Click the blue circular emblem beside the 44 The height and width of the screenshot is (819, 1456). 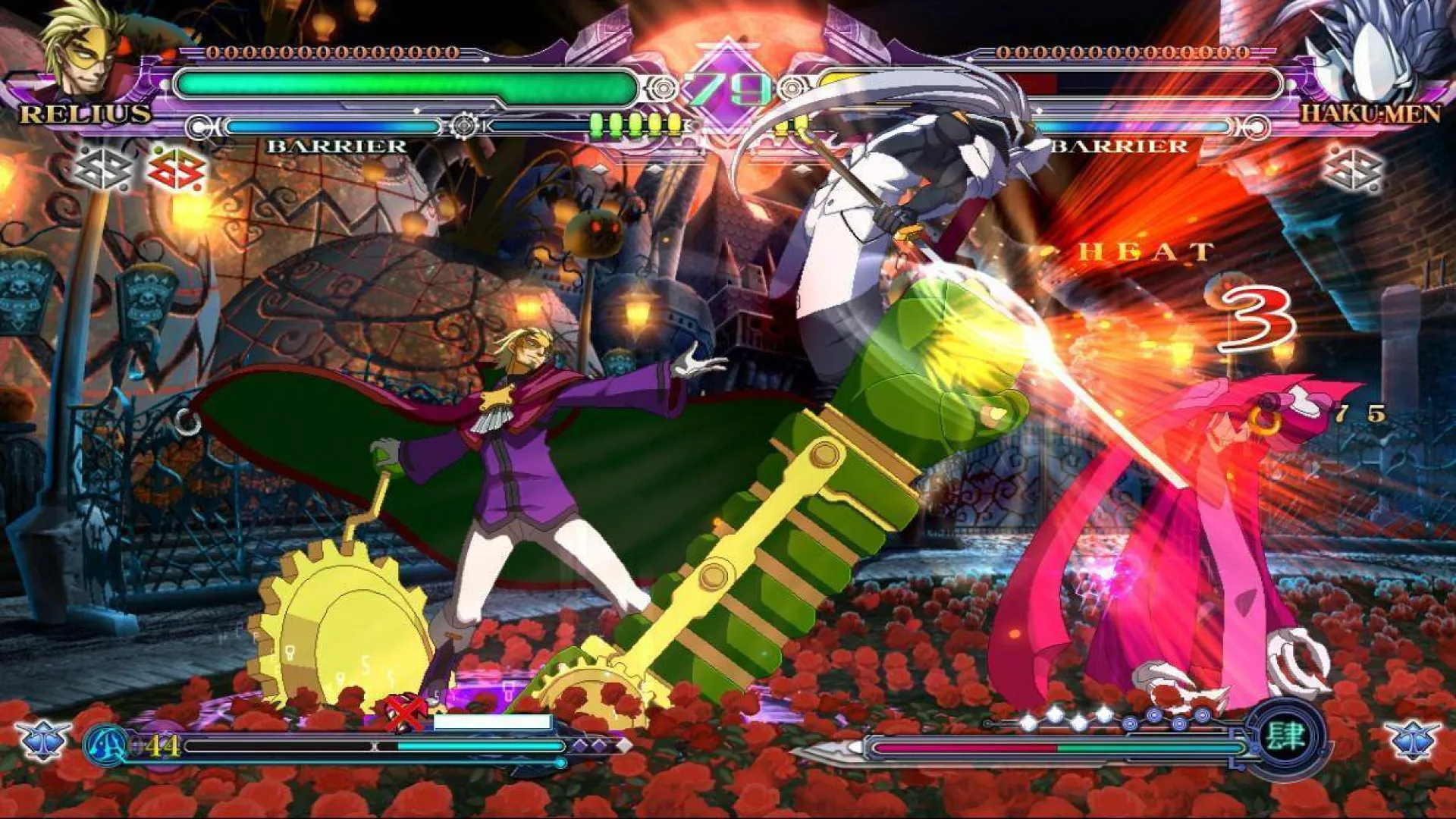[106, 745]
